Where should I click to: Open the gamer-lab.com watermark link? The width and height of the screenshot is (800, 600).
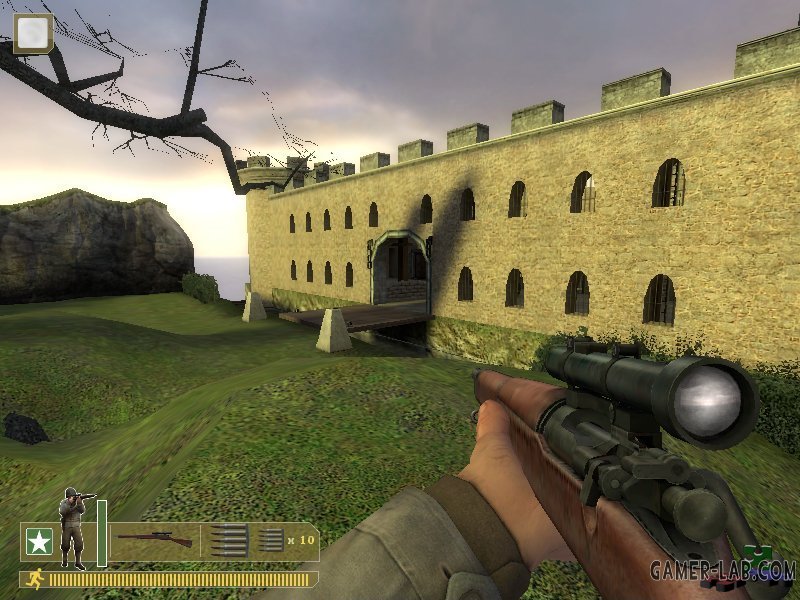pyautogui.click(x=722, y=570)
